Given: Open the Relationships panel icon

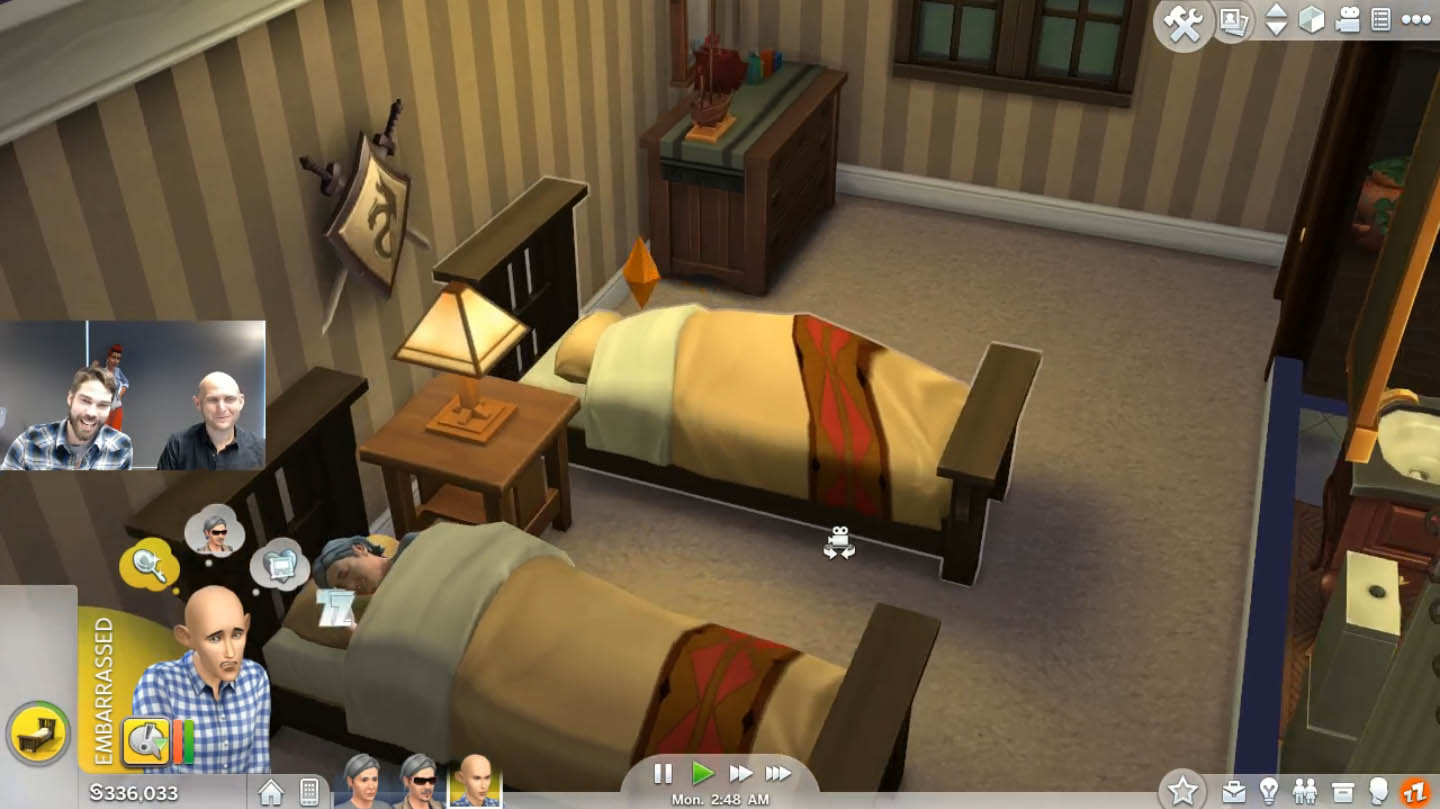Looking at the screenshot, I should [1305, 790].
